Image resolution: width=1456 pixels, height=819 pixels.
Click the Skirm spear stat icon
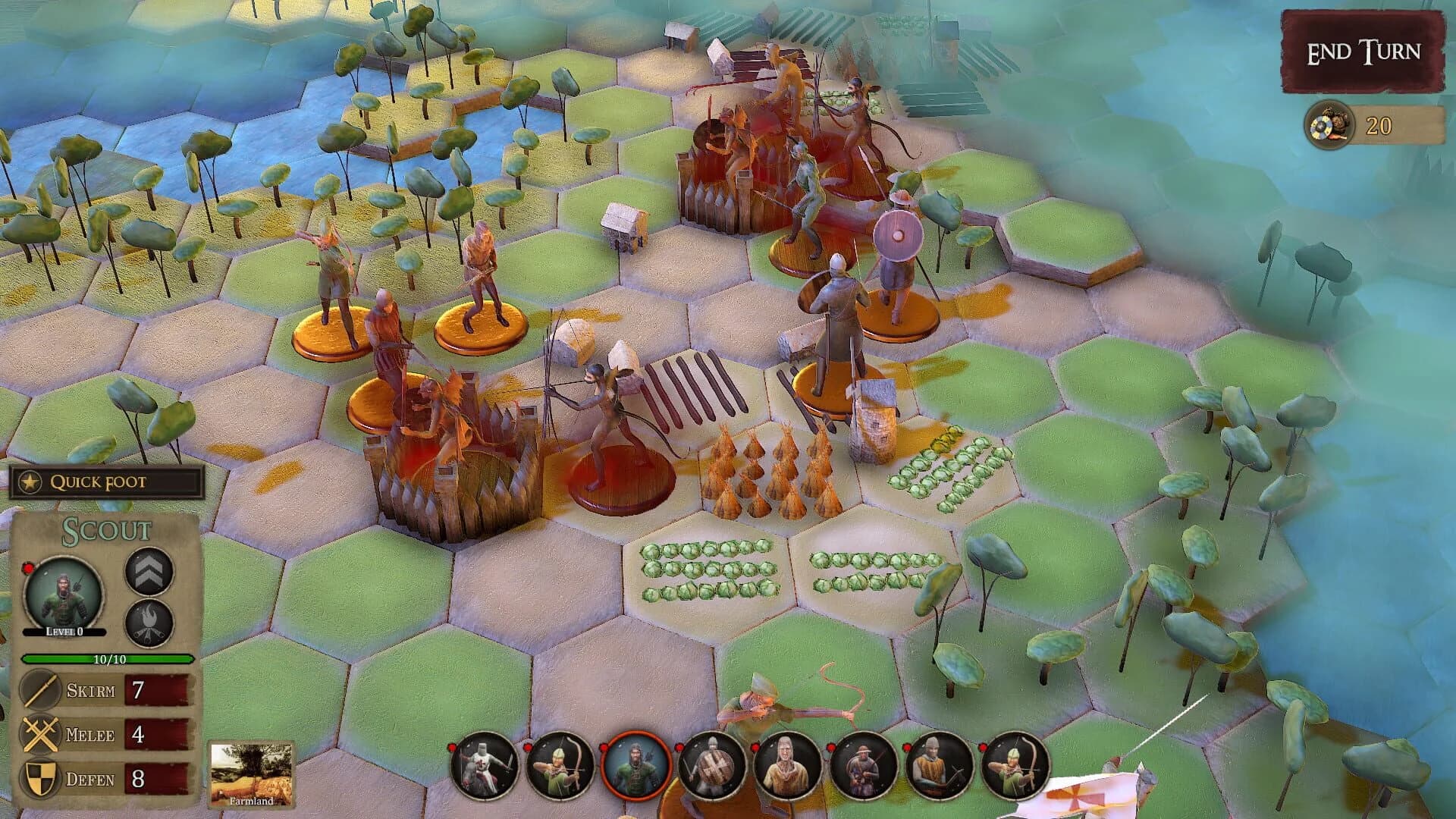pos(39,690)
